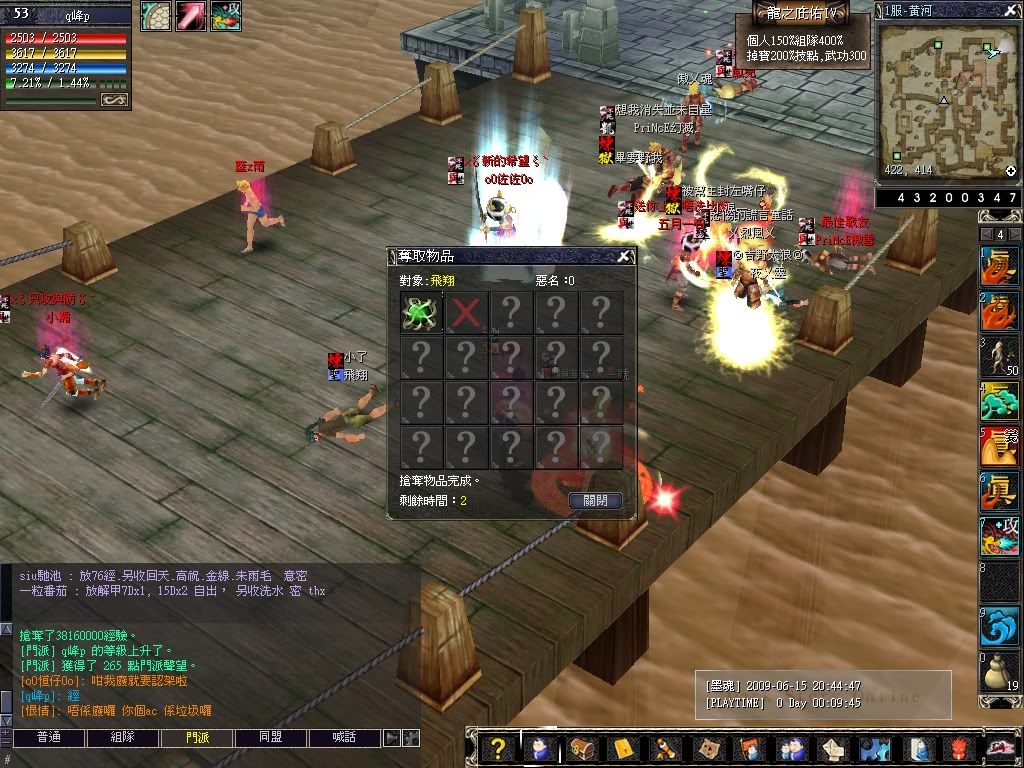The width and height of the screenshot is (1024, 768).
Task: Open the blue gear settings icon
Action: [x=875, y=748]
